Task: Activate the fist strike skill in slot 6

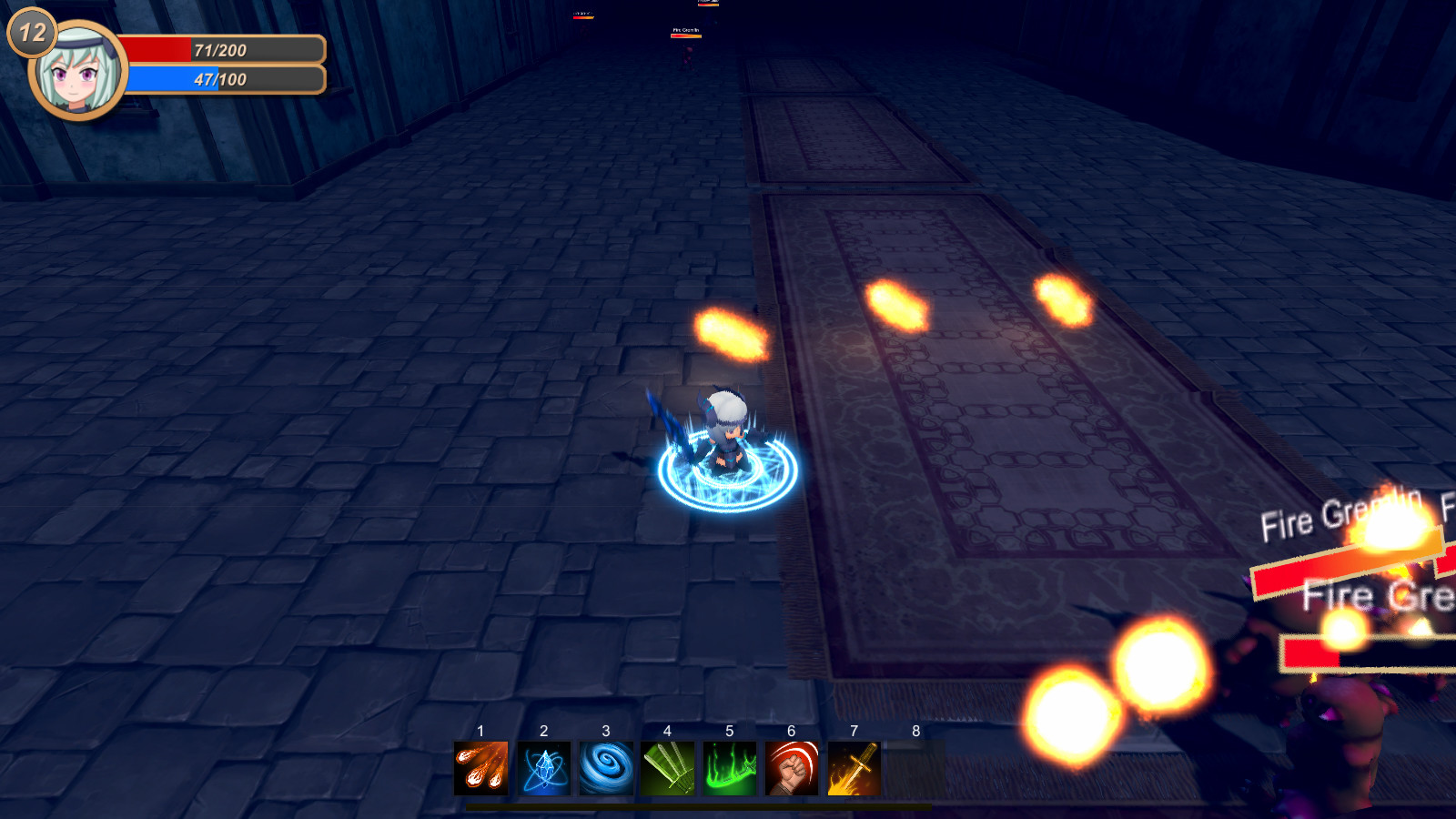Action: [x=792, y=769]
